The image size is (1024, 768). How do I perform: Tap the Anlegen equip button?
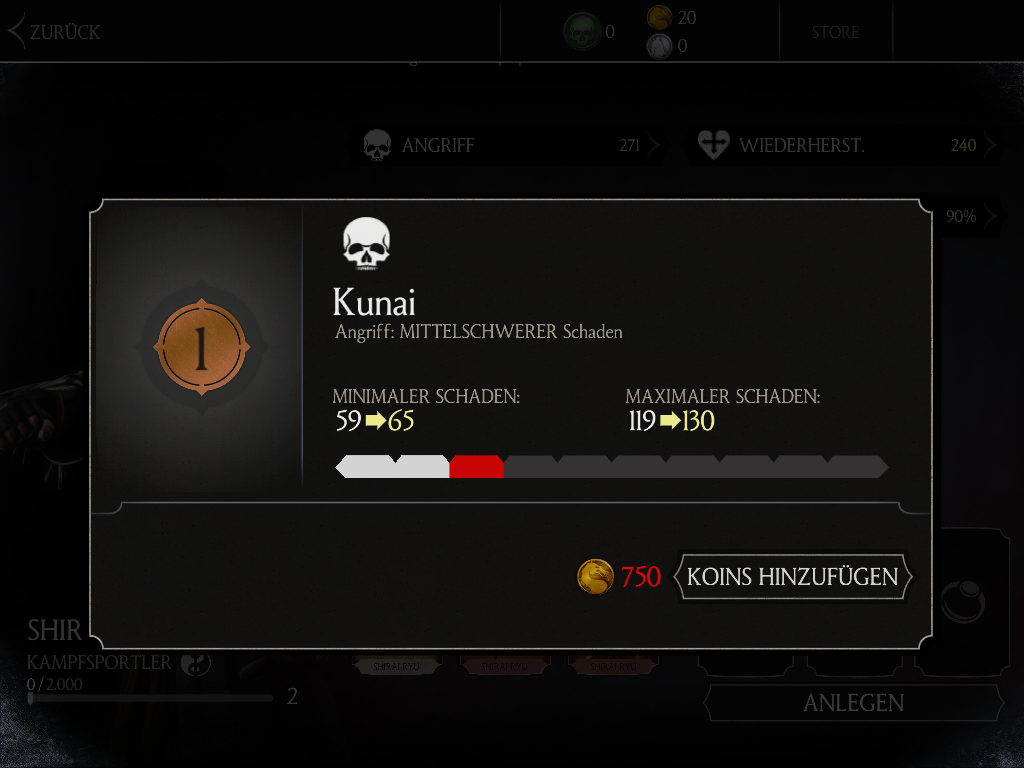853,703
